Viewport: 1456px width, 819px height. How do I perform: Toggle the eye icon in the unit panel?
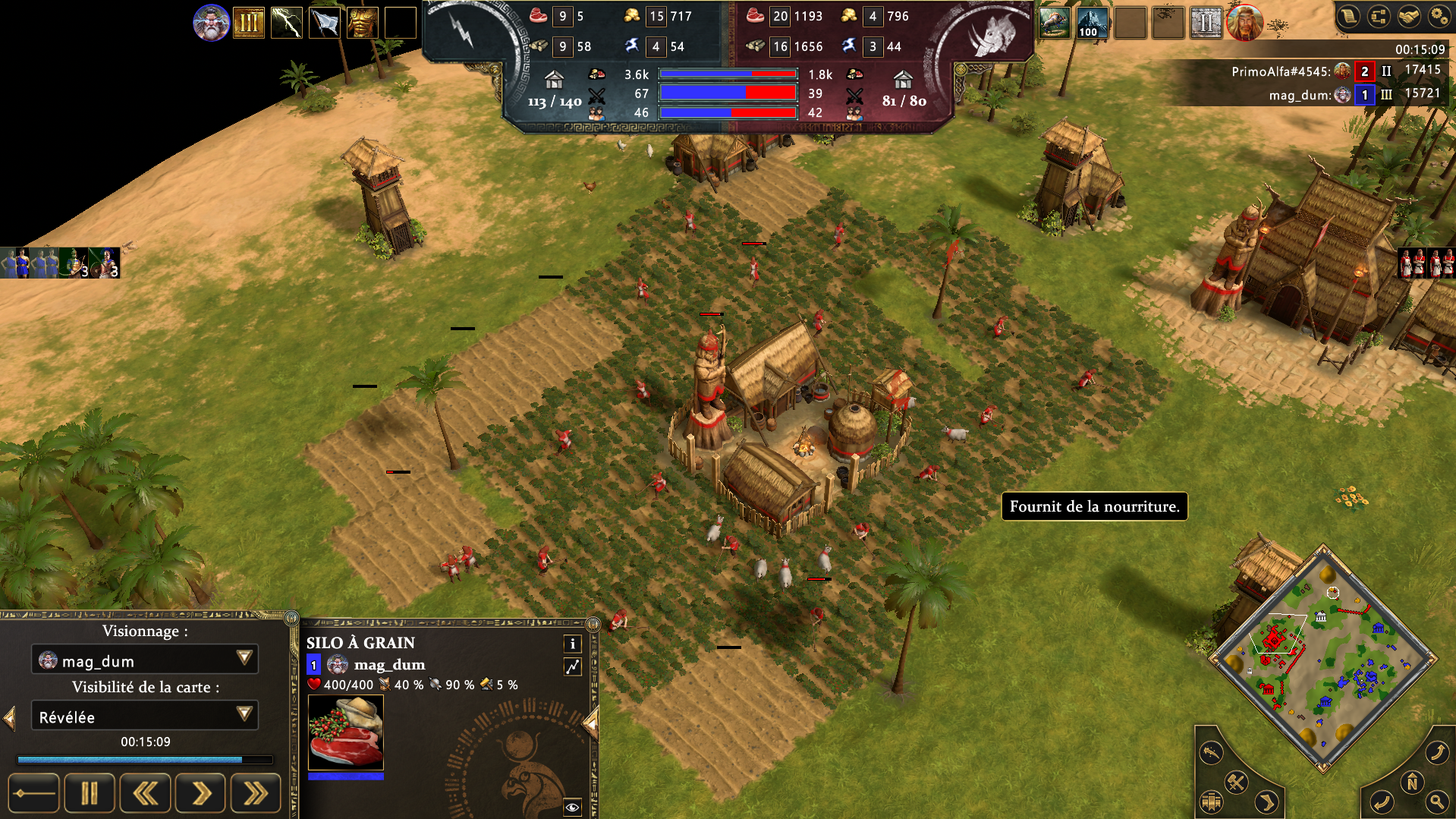(x=573, y=807)
